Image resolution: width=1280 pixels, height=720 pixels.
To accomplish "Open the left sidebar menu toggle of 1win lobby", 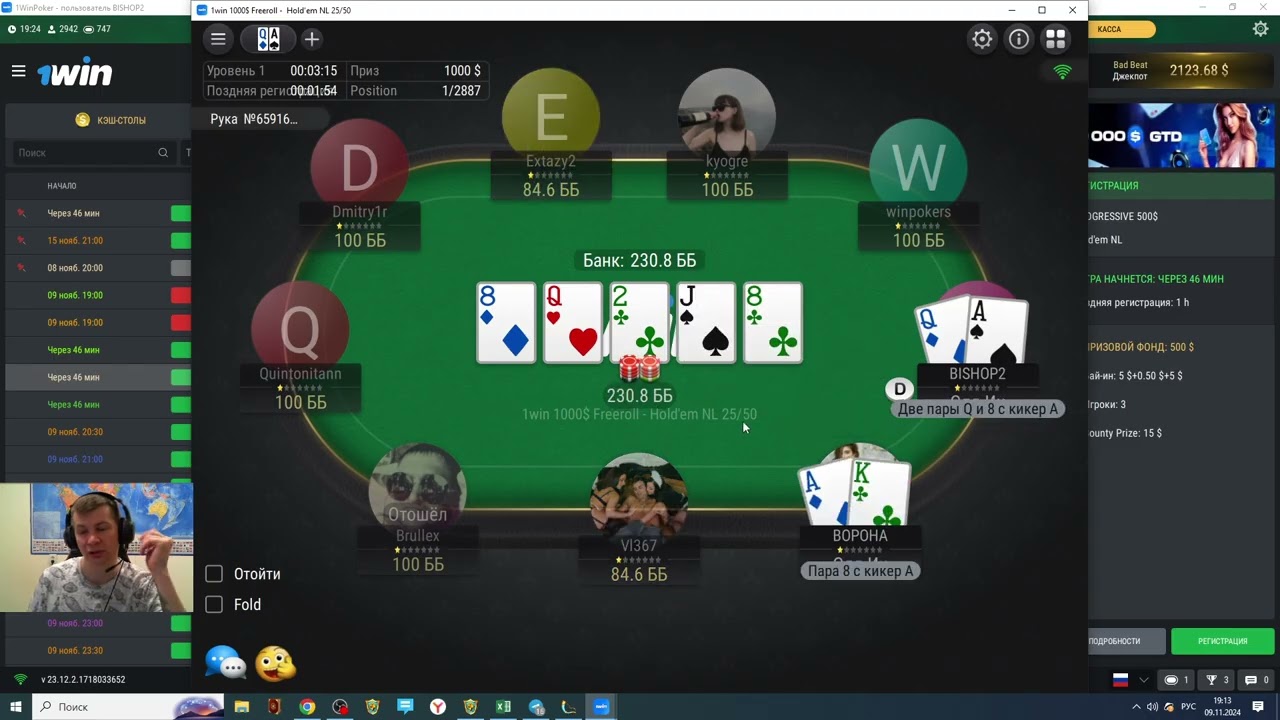I will point(18,70).
